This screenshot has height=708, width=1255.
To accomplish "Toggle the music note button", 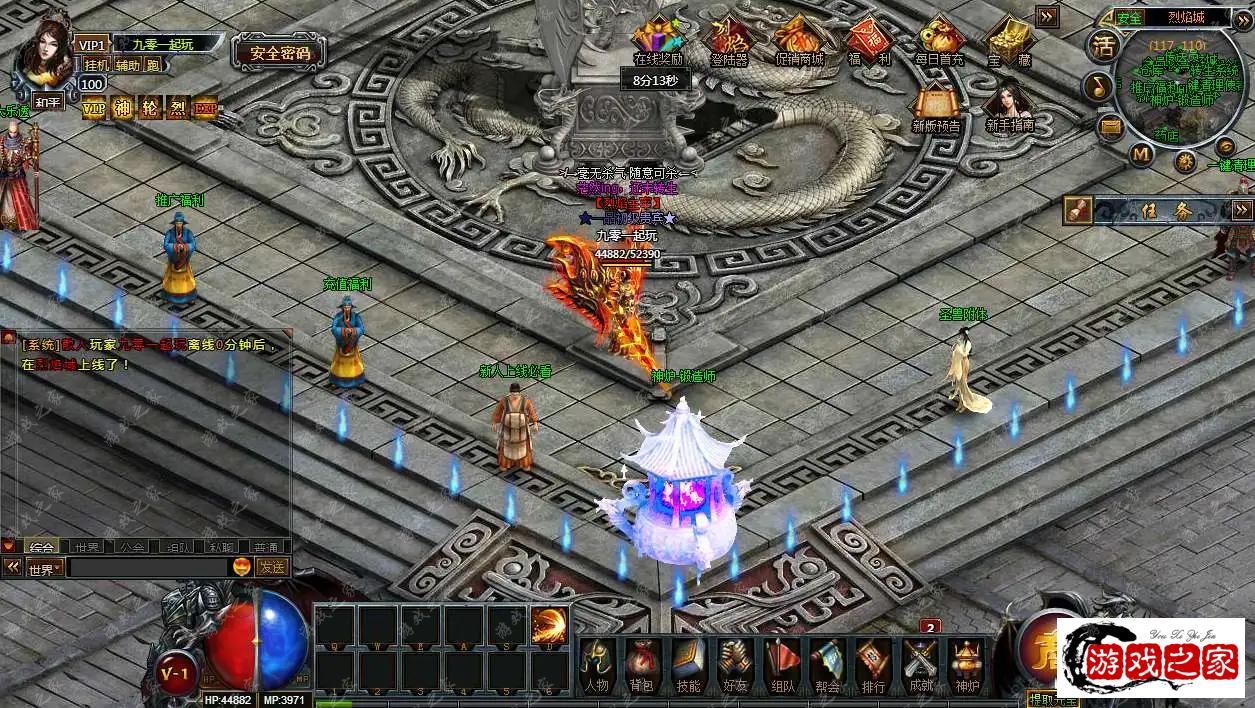I will pyautogui.click(x=1098, y=86).
